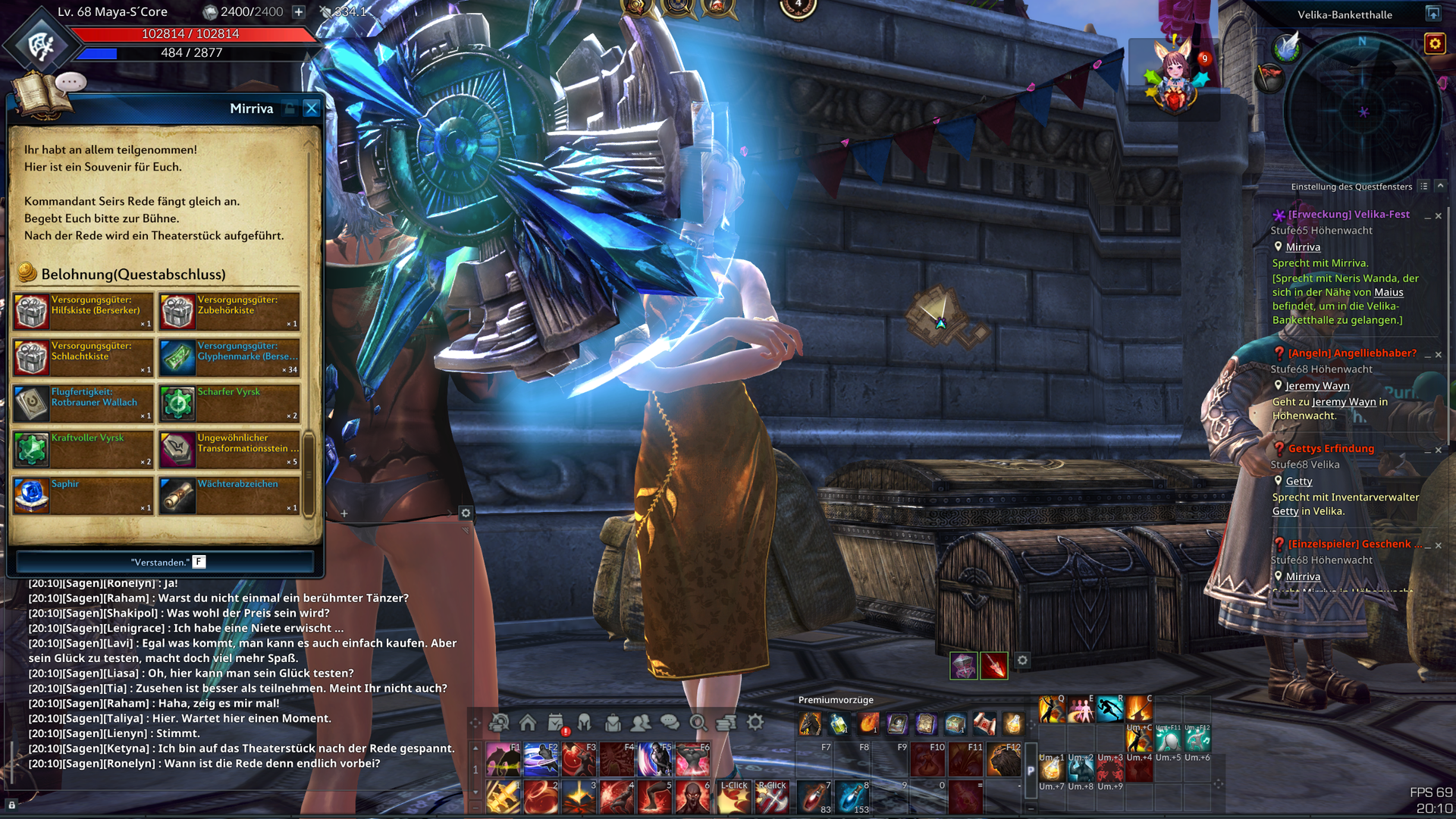
Task: Use the red health potion slot
Action: pyautogui.click(x=814, y=798)
